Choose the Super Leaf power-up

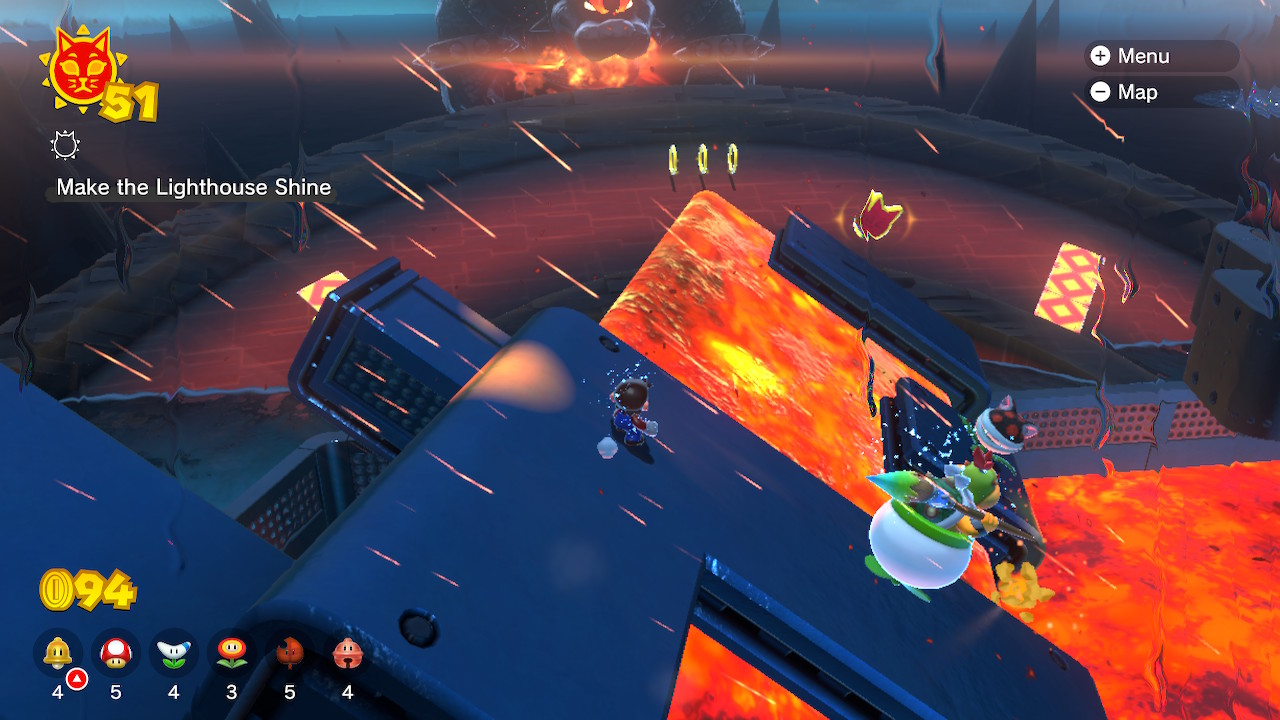coord(290,654)
